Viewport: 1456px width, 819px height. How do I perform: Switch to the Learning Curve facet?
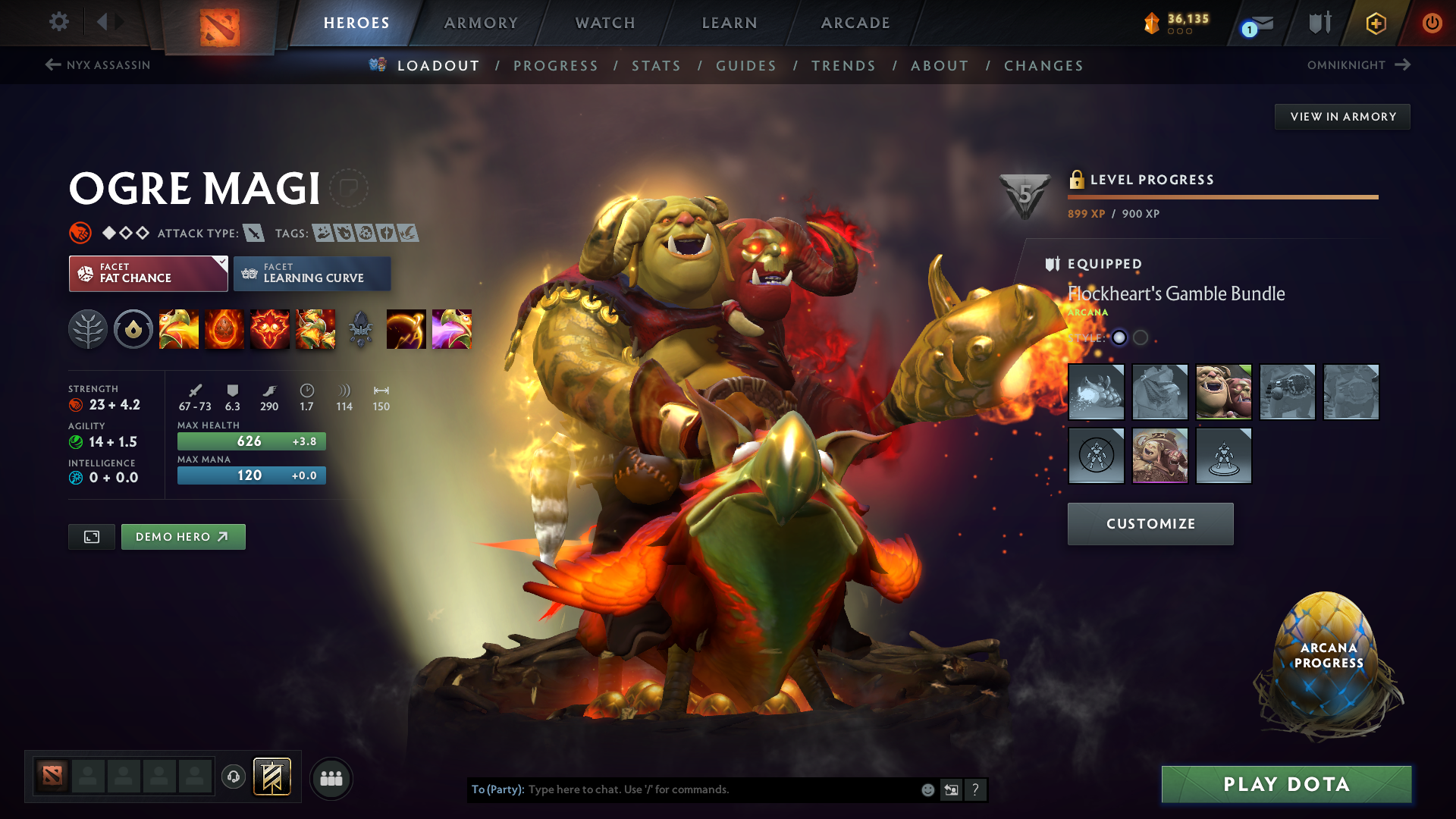coord(312,273)
